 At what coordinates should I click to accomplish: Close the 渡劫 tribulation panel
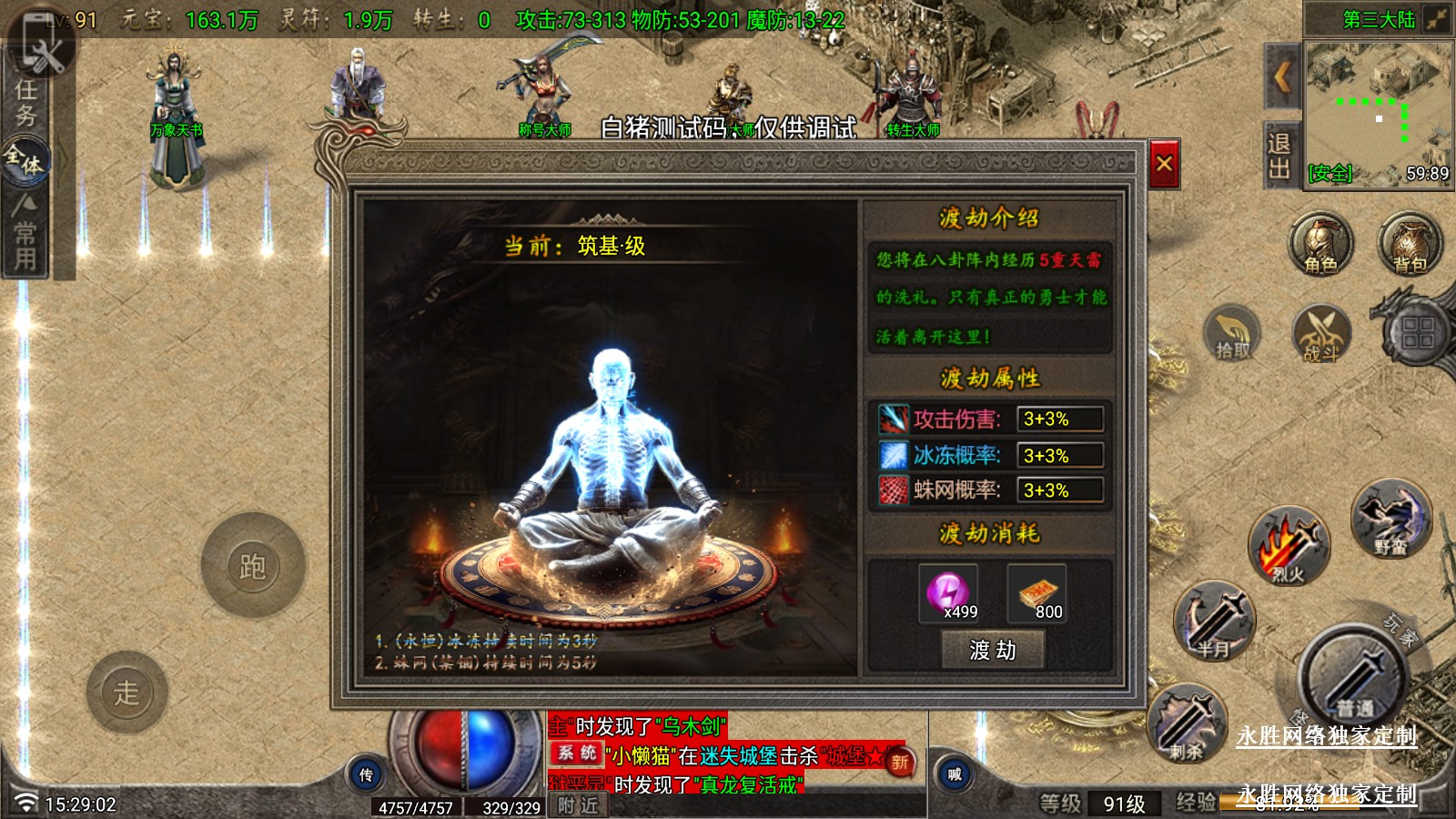click(x=1164, y=164)
